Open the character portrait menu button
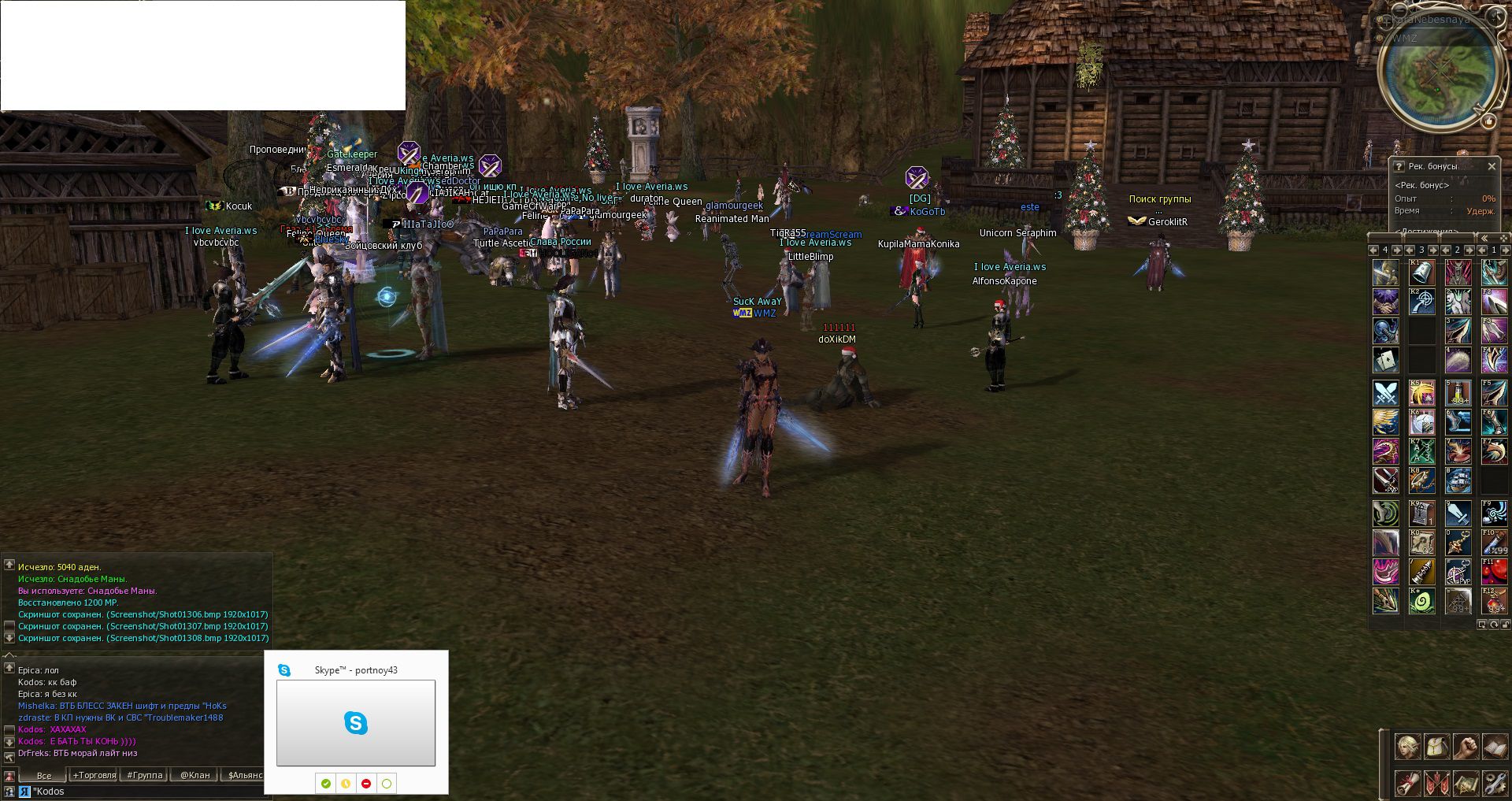 [1407, 745]
